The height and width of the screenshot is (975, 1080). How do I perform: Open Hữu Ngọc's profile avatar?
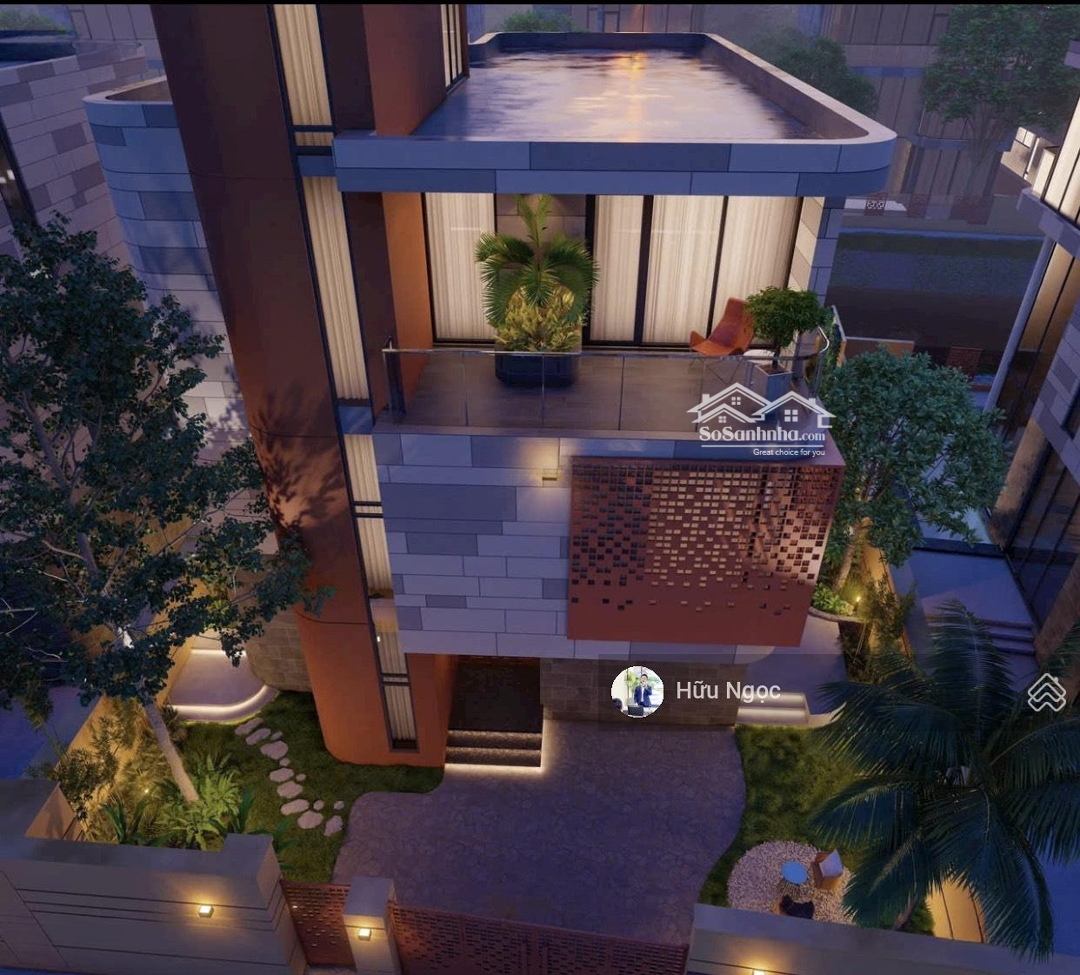637,692
